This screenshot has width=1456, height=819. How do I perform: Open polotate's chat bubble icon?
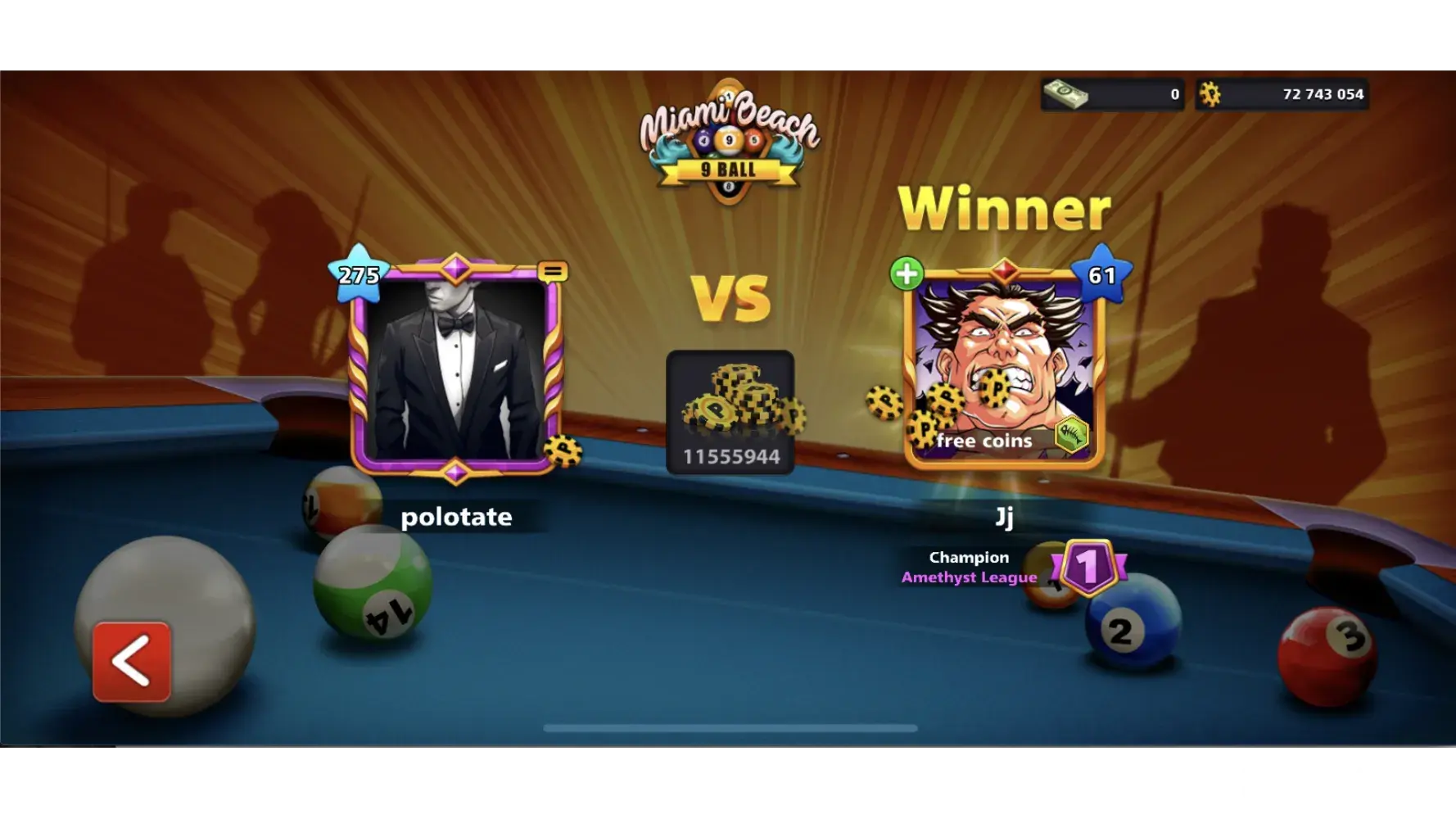click(x=553, y=271)
